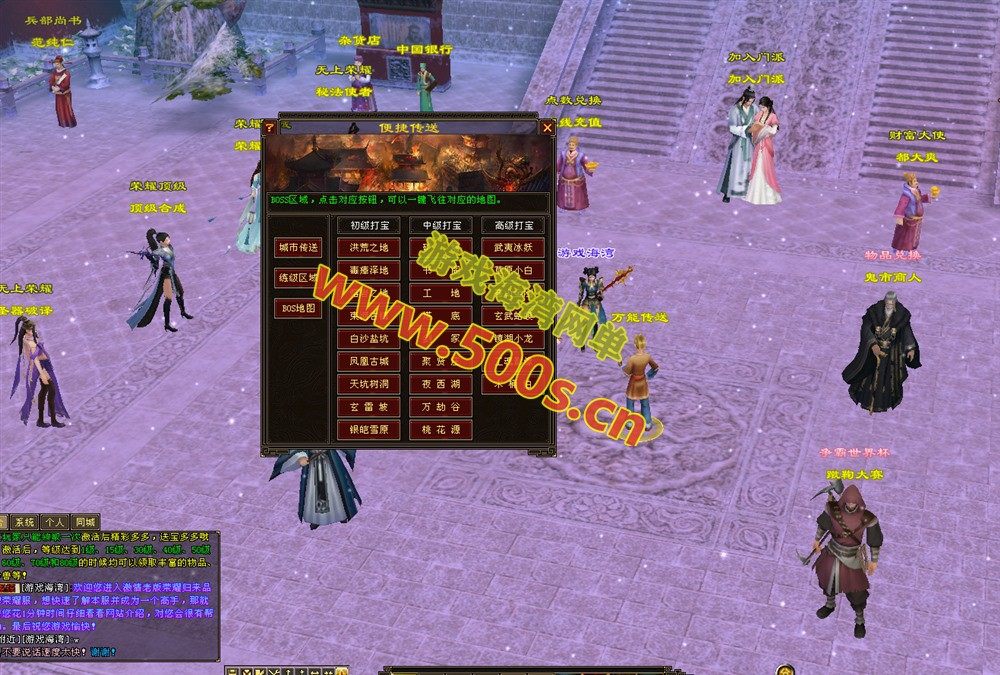This screenshot has height=675, width=1000.
Task: Select the 武夷冰妖 boss map
Action: point(512,247)
